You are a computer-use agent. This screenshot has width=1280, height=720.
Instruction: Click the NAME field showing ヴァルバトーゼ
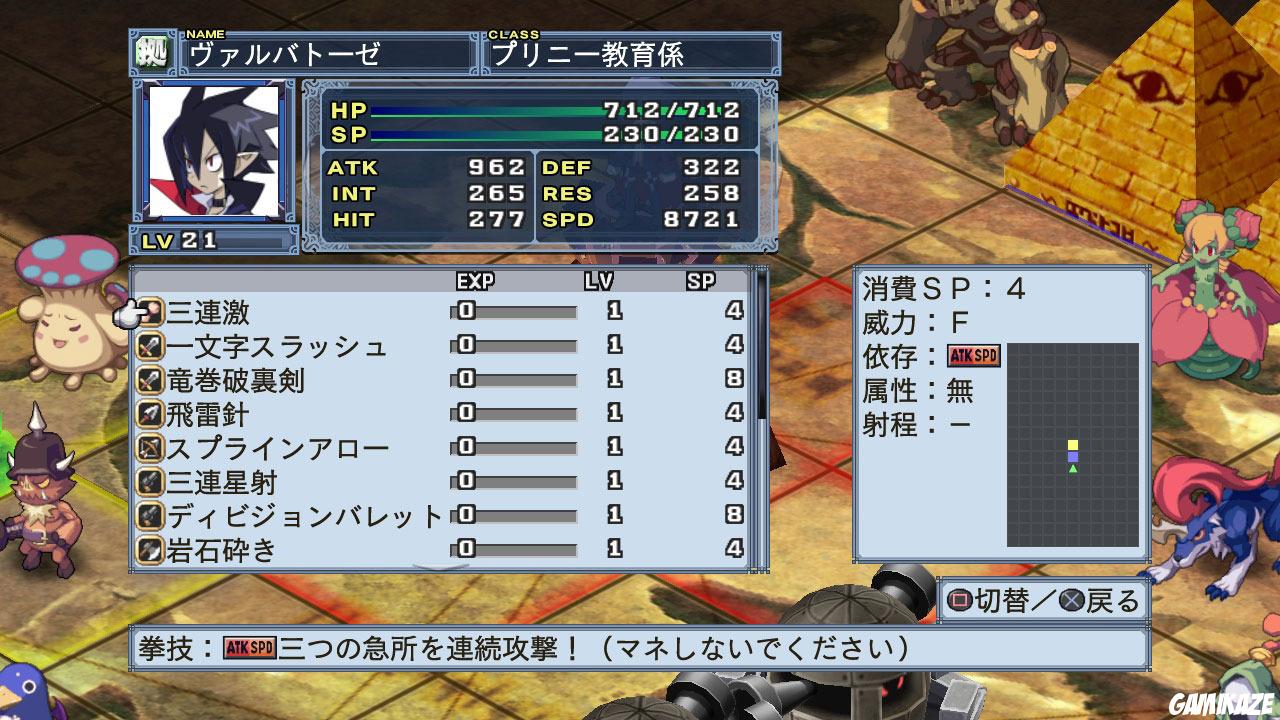click(320, 54)
